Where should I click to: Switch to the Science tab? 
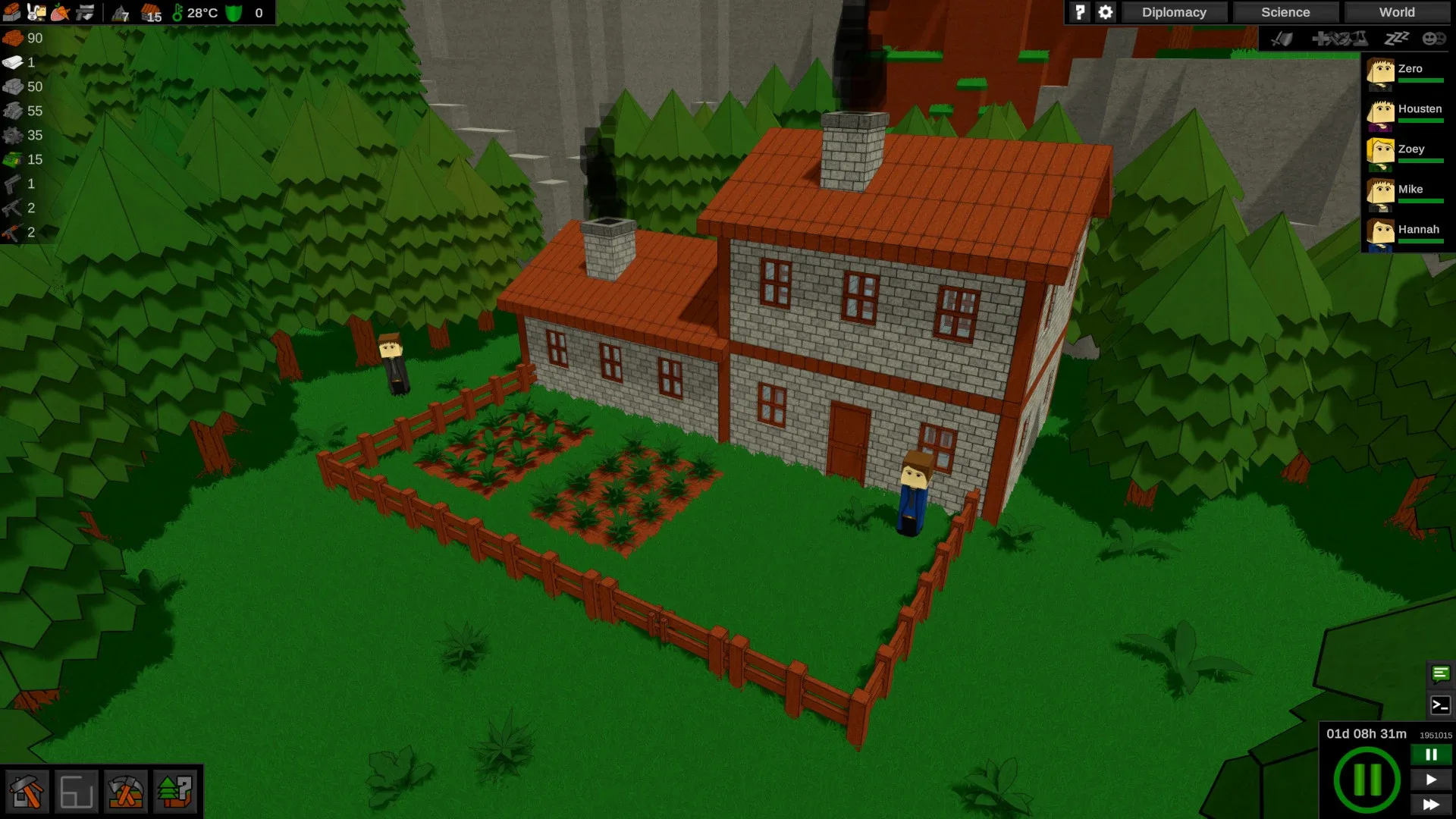point(1285,12)
